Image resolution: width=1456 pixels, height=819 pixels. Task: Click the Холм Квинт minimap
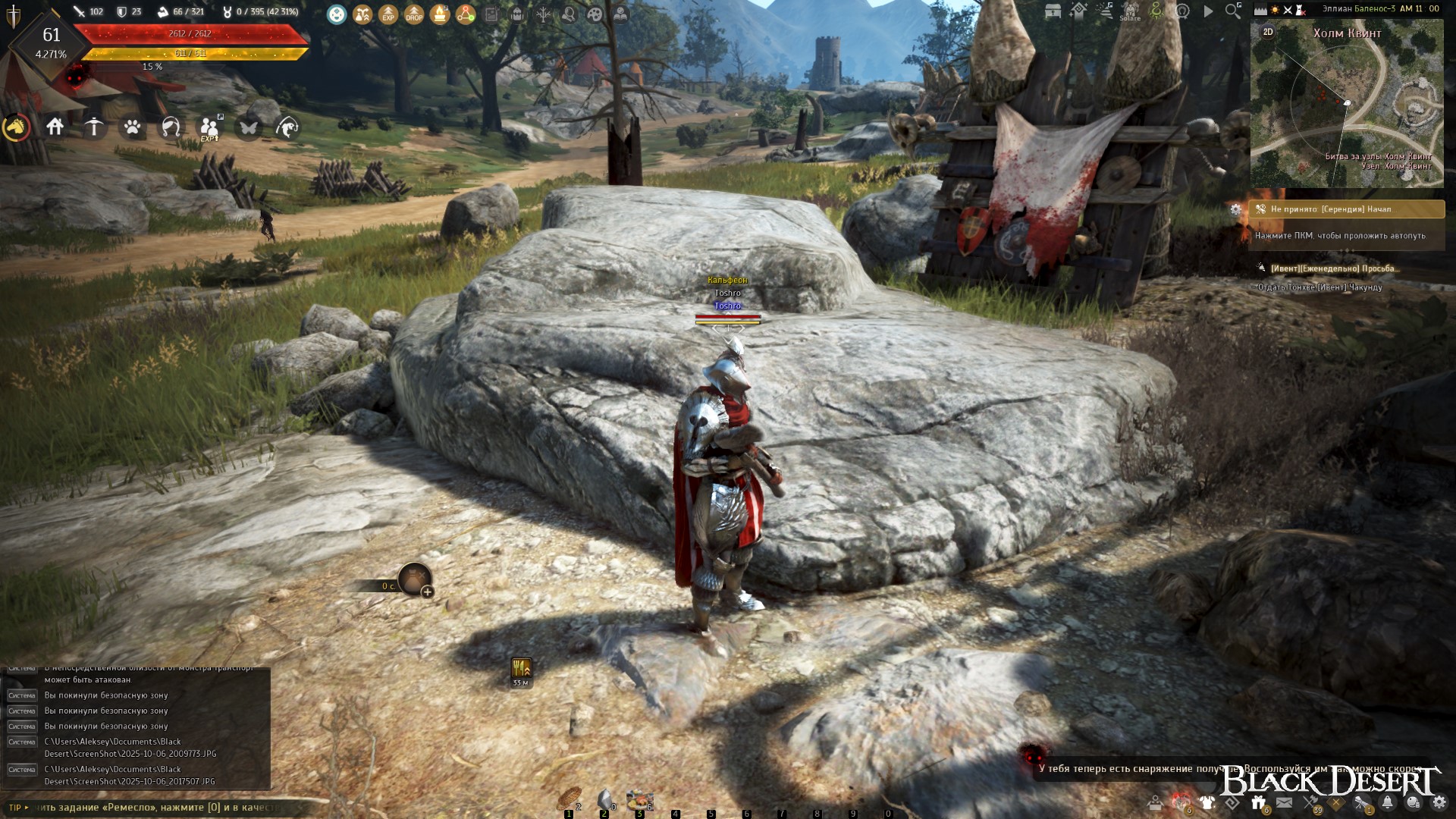pos(1347,106)
